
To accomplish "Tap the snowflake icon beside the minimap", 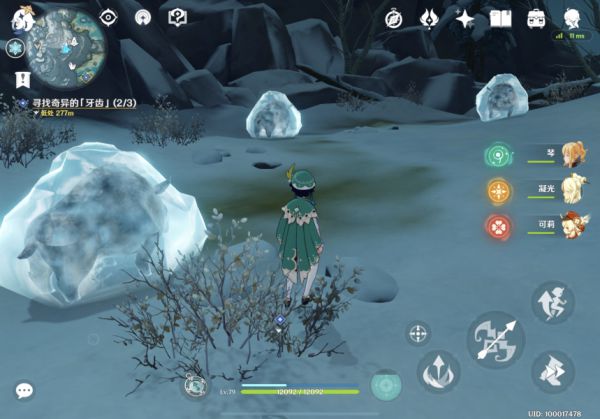I will tap(15, 47).
